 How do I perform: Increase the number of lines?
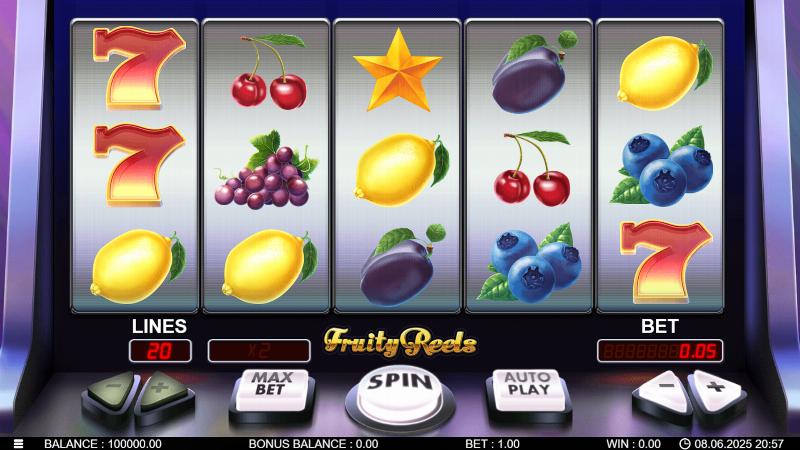[x=161, y=386]
